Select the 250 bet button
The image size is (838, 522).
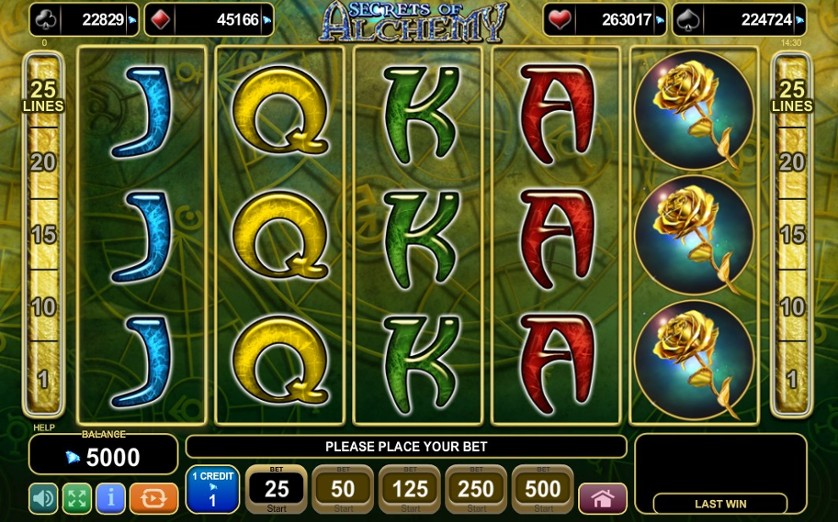[475, 489]
